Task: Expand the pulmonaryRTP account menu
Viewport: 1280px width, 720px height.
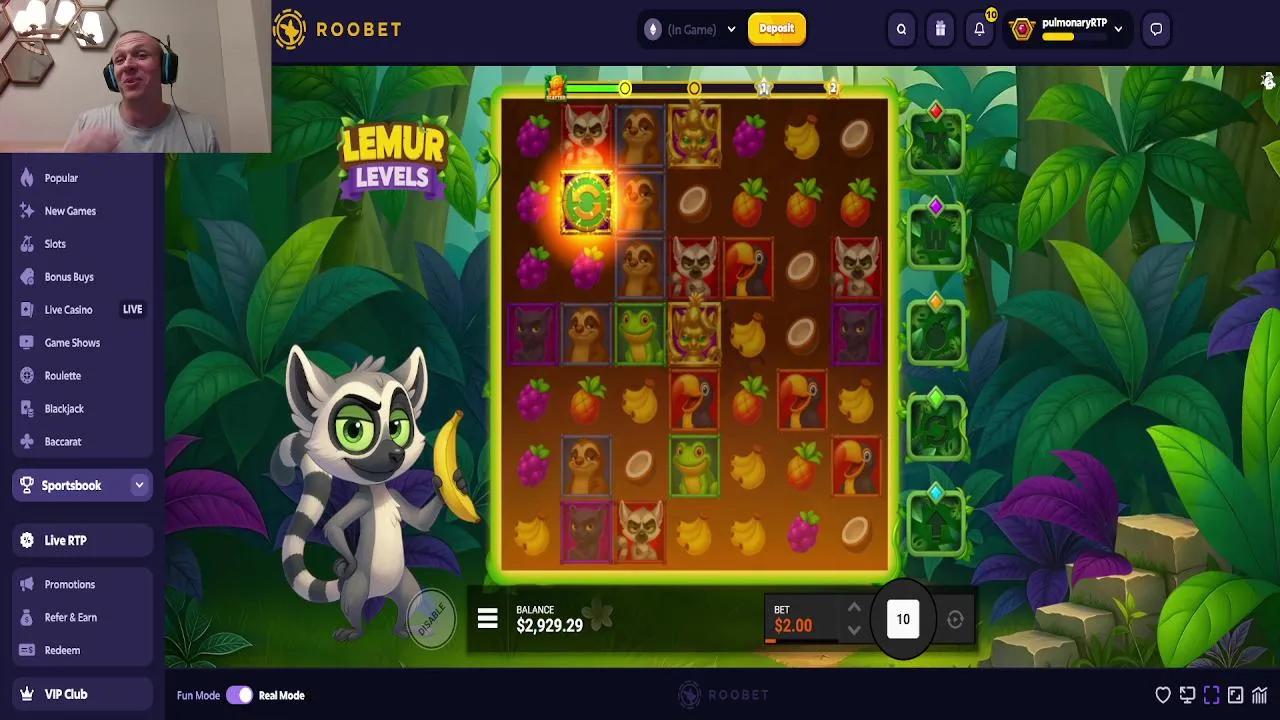Action: [x=1118, y=29]
